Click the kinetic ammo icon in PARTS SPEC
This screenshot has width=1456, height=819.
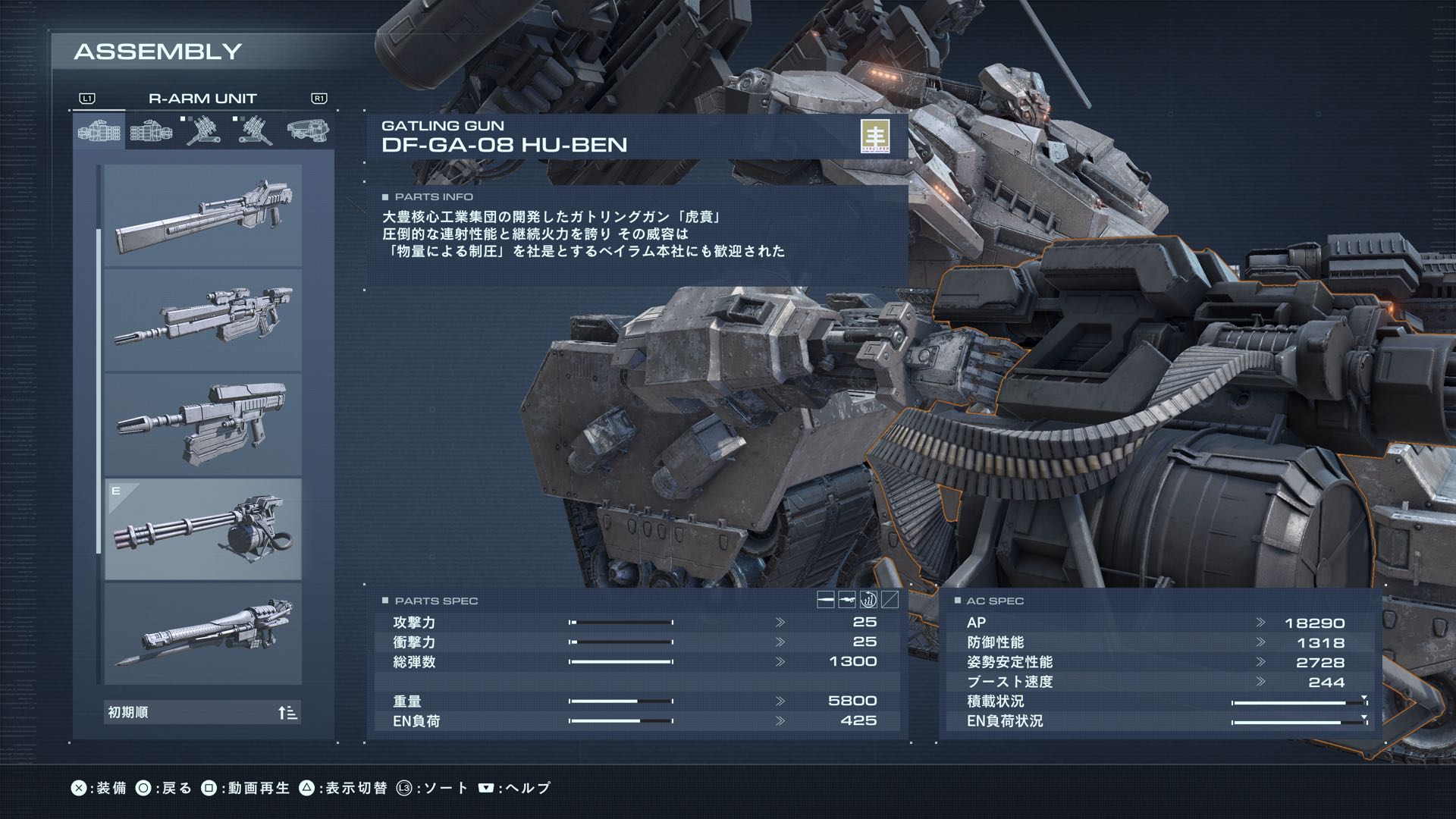pyautogui.click(x=825, y=600)
